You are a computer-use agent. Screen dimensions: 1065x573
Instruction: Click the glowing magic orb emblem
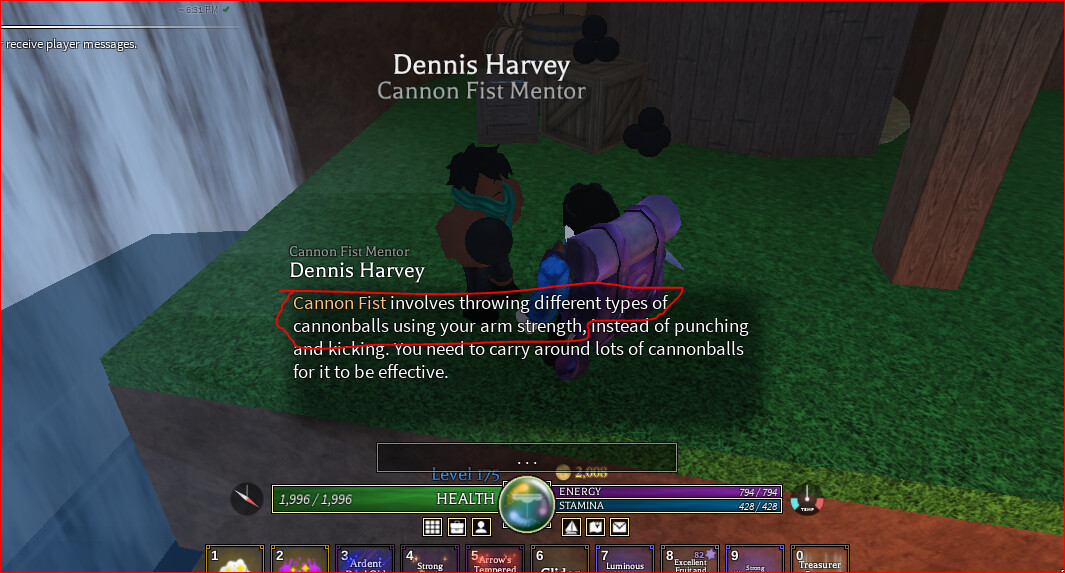point(526,500)
